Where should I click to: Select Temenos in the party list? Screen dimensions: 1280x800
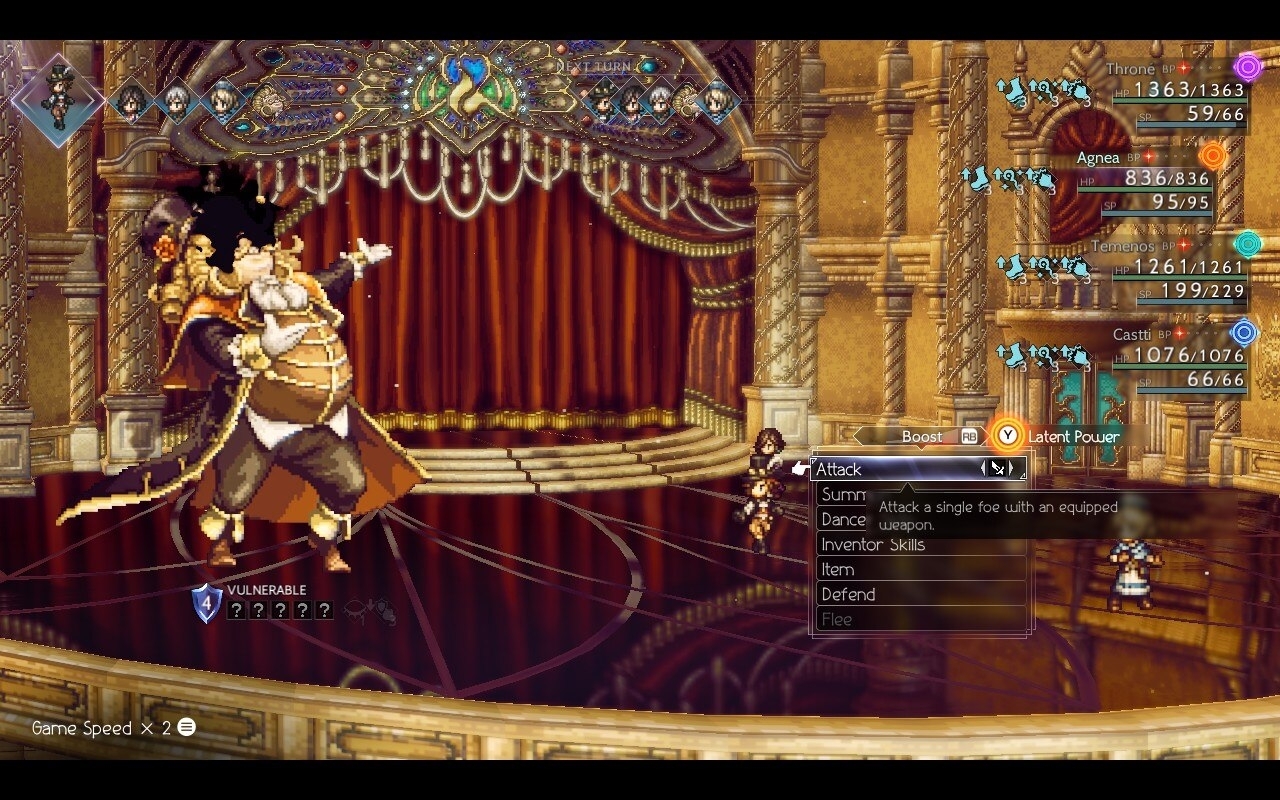coord(1122,246)
